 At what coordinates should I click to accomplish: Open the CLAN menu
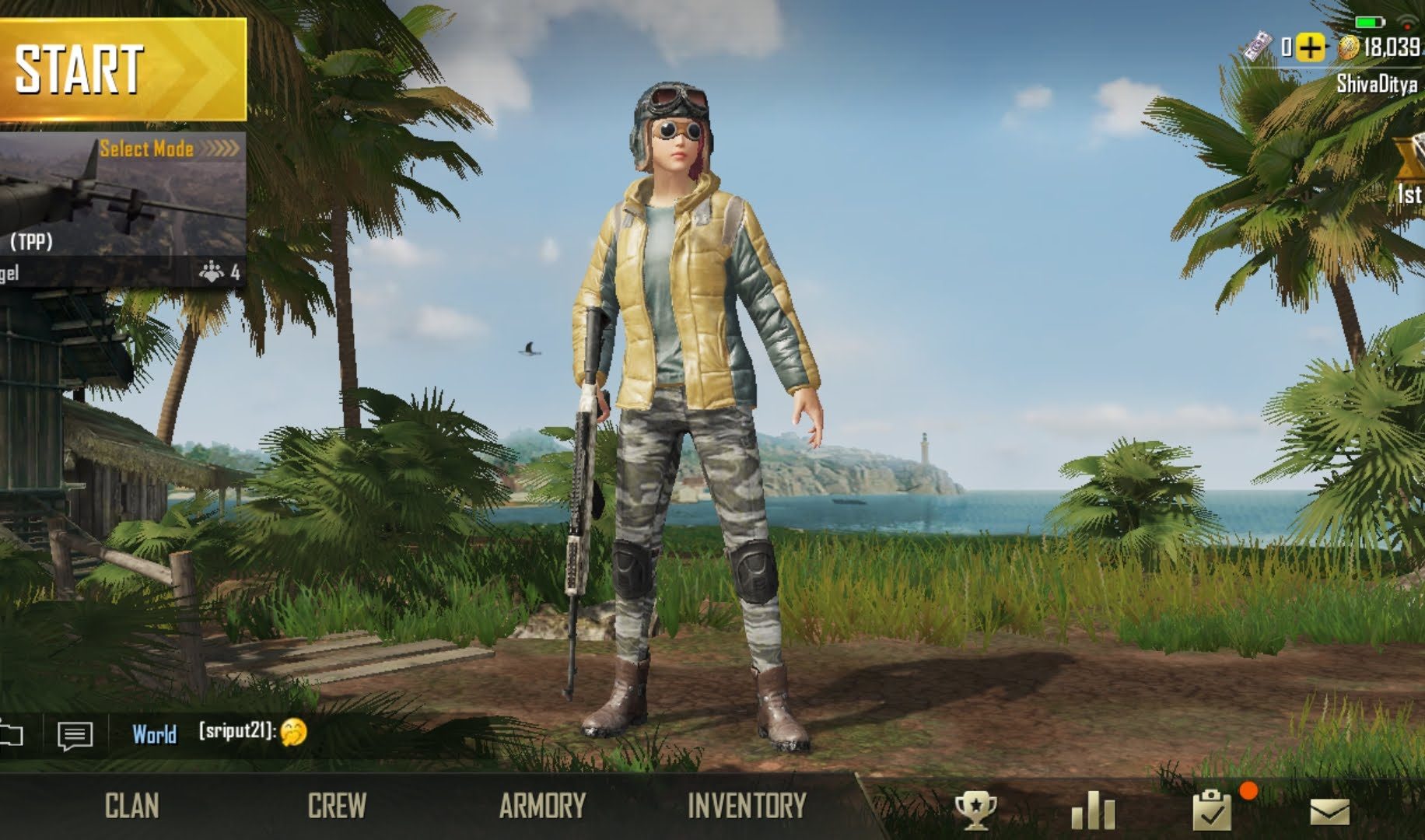(131, 806)
